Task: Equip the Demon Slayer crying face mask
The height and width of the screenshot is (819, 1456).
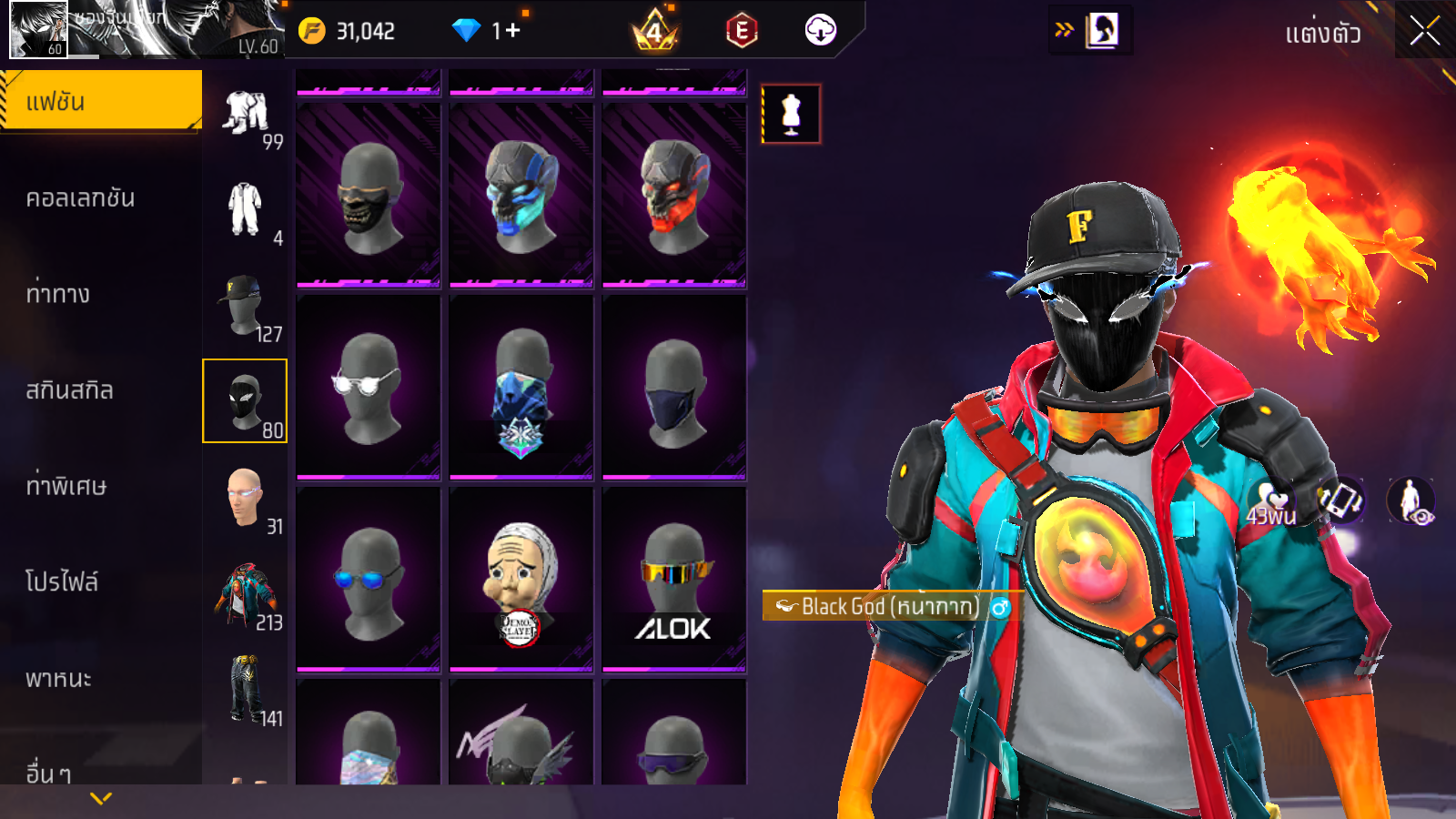Action: pyautogui.click(x=521, y=579)
